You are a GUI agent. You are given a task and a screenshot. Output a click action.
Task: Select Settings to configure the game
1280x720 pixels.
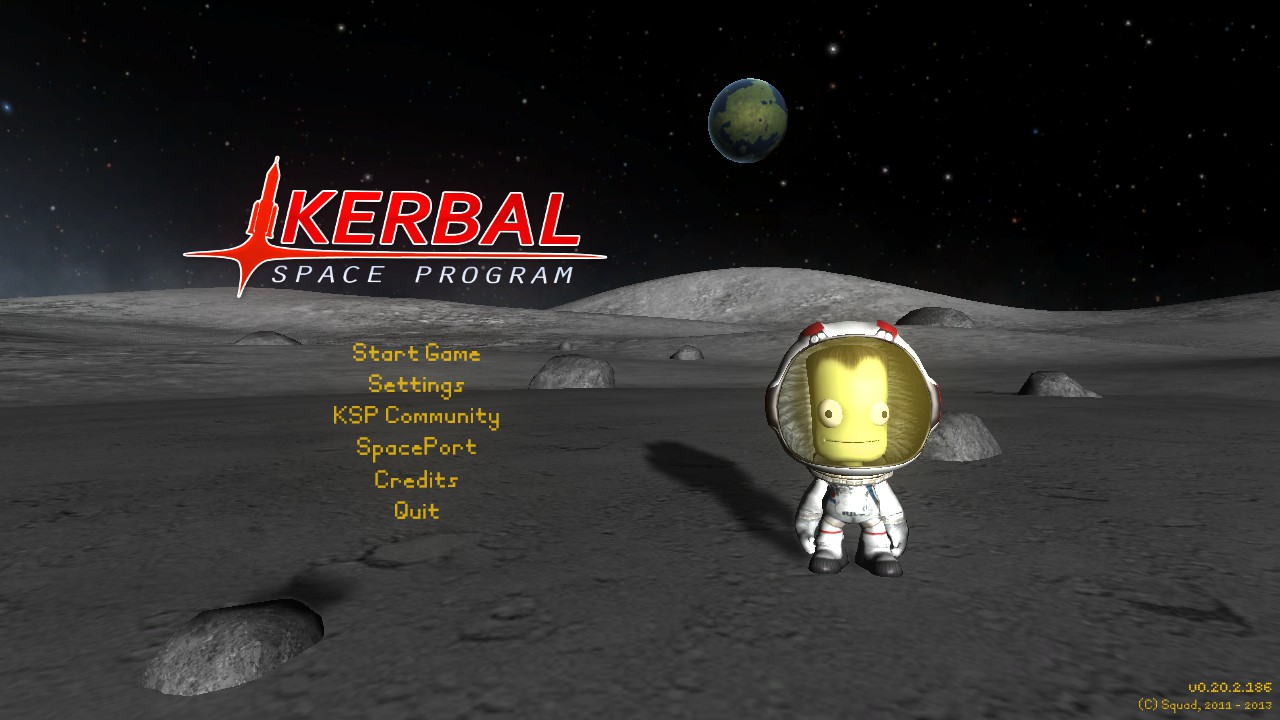[x=416, y=385]
